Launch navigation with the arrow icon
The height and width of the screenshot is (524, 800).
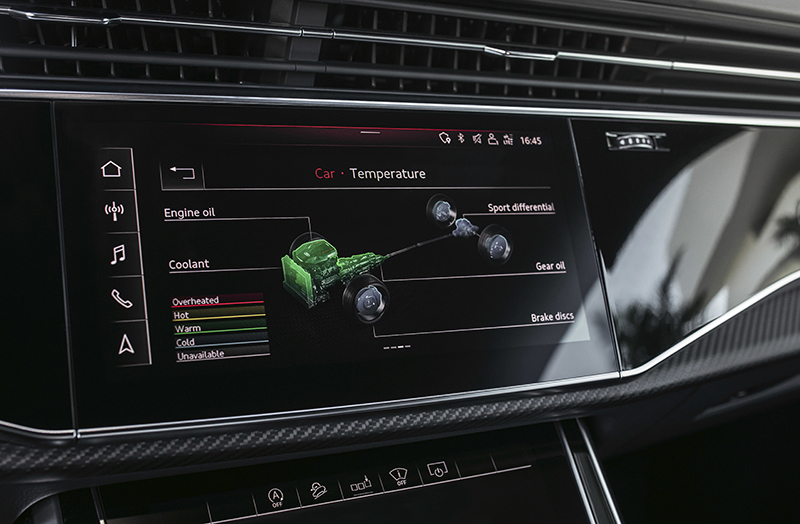(x=125, y=343)
